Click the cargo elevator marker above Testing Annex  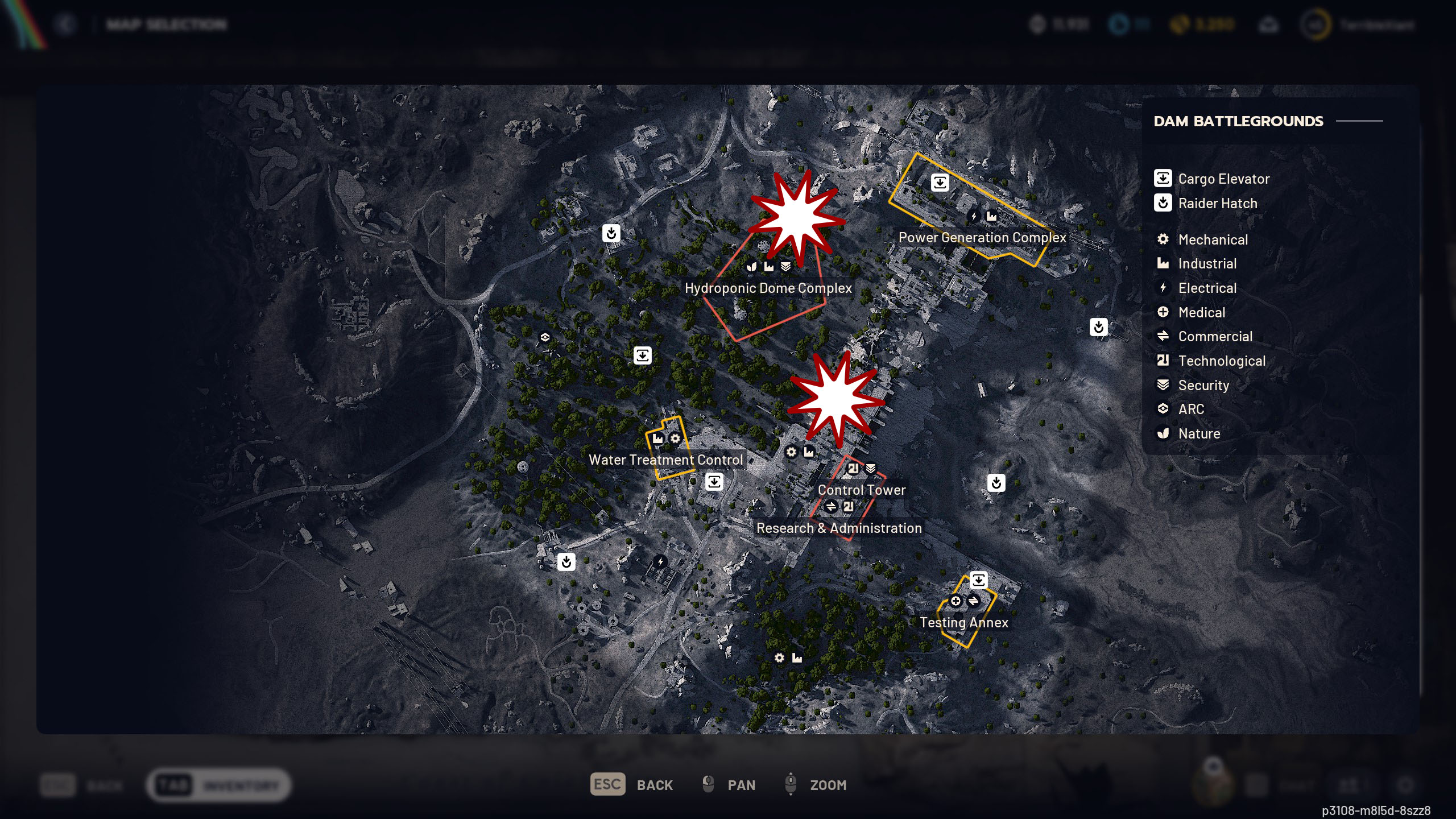click(x=978, y=580)
